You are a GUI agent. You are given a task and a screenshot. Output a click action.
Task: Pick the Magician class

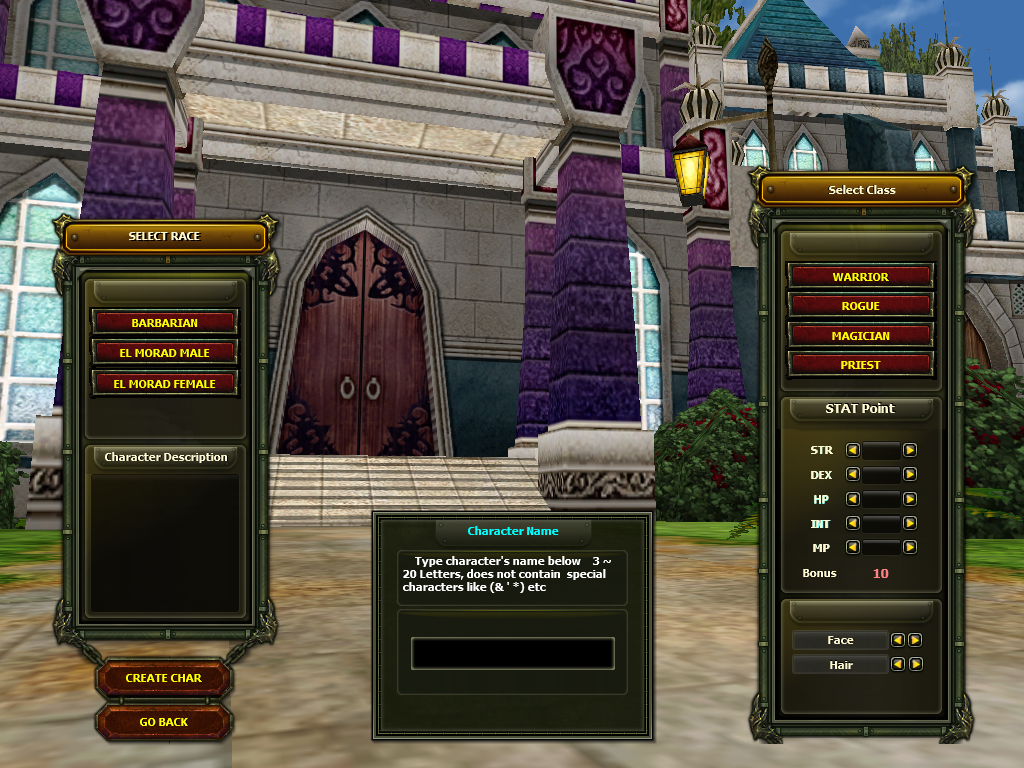860,336
